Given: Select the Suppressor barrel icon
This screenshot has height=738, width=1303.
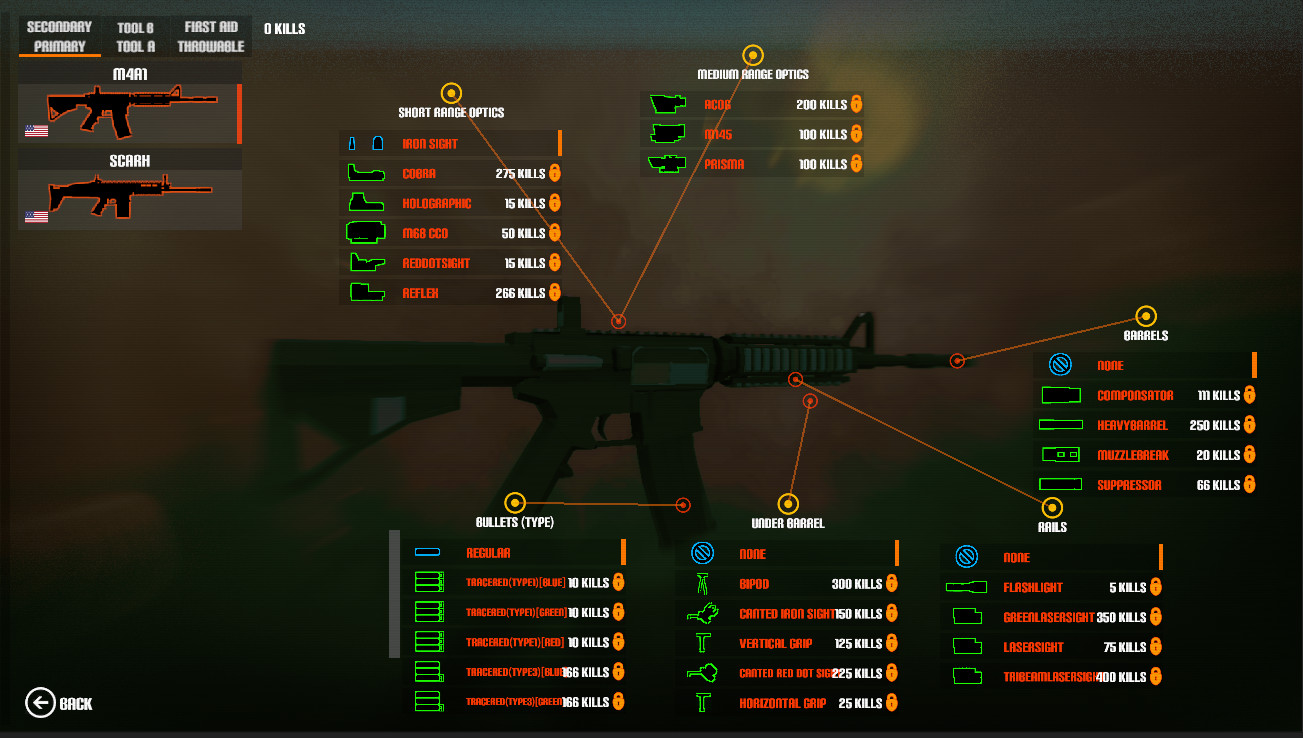Looking at the screenshot, I should (x=1062, y=484).
